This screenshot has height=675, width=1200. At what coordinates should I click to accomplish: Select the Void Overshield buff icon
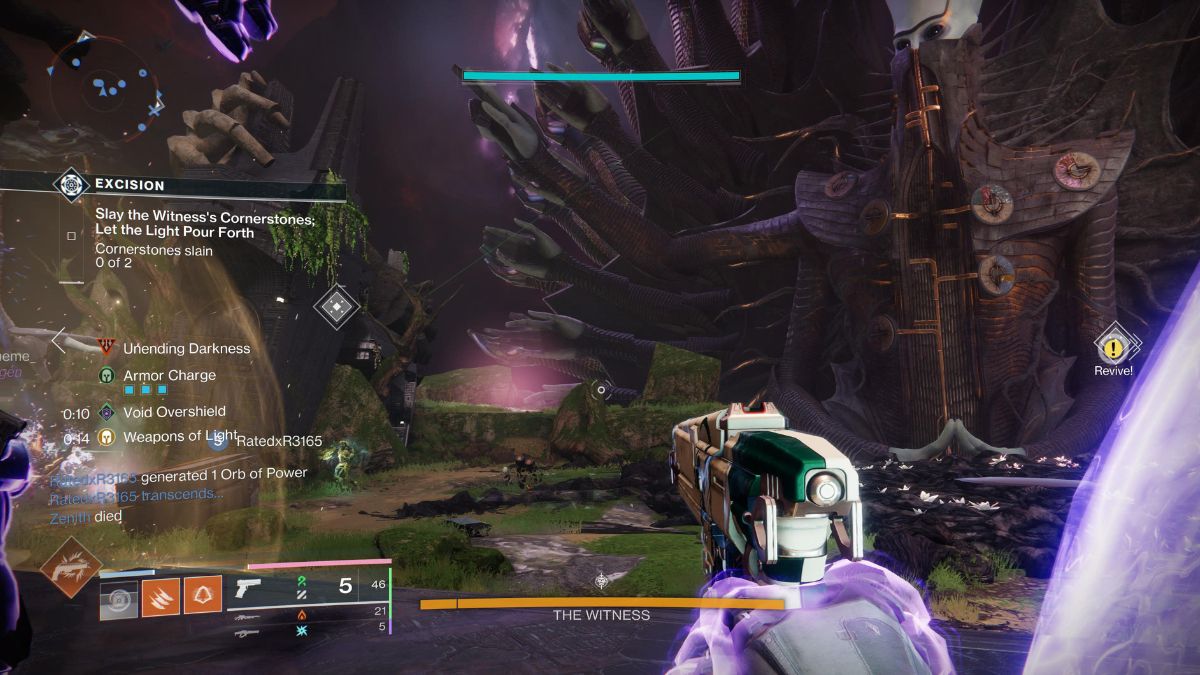tap(106, 411)
